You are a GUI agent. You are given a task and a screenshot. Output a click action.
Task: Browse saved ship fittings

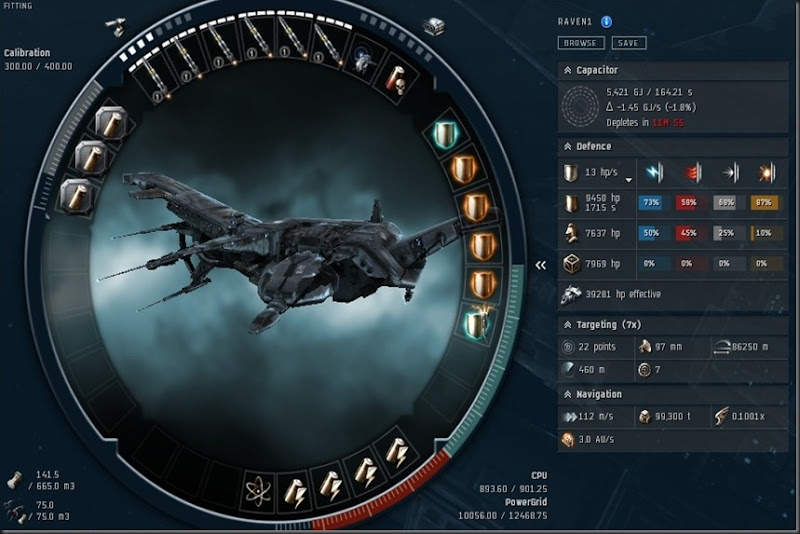(x=580, y=43)
